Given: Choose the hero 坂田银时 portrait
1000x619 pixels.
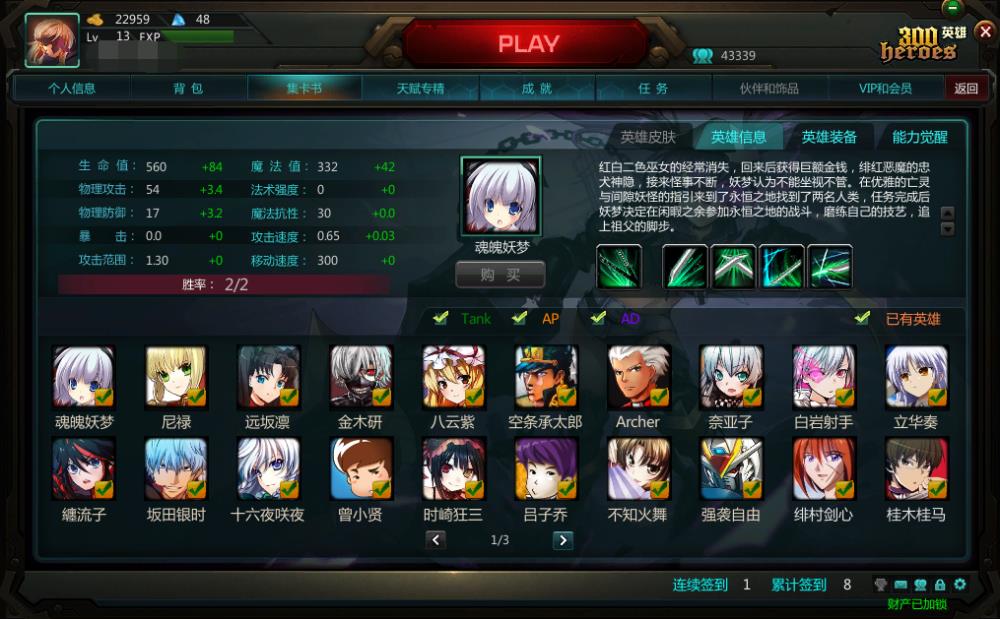Looking at the screenshot, I should [176, 469].
